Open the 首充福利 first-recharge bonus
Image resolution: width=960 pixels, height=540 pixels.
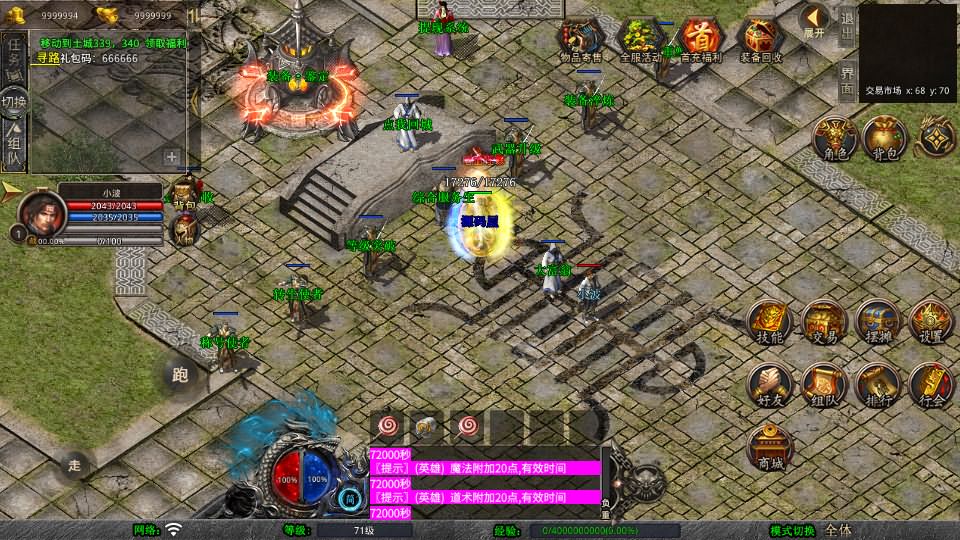[x=703, y=40]
